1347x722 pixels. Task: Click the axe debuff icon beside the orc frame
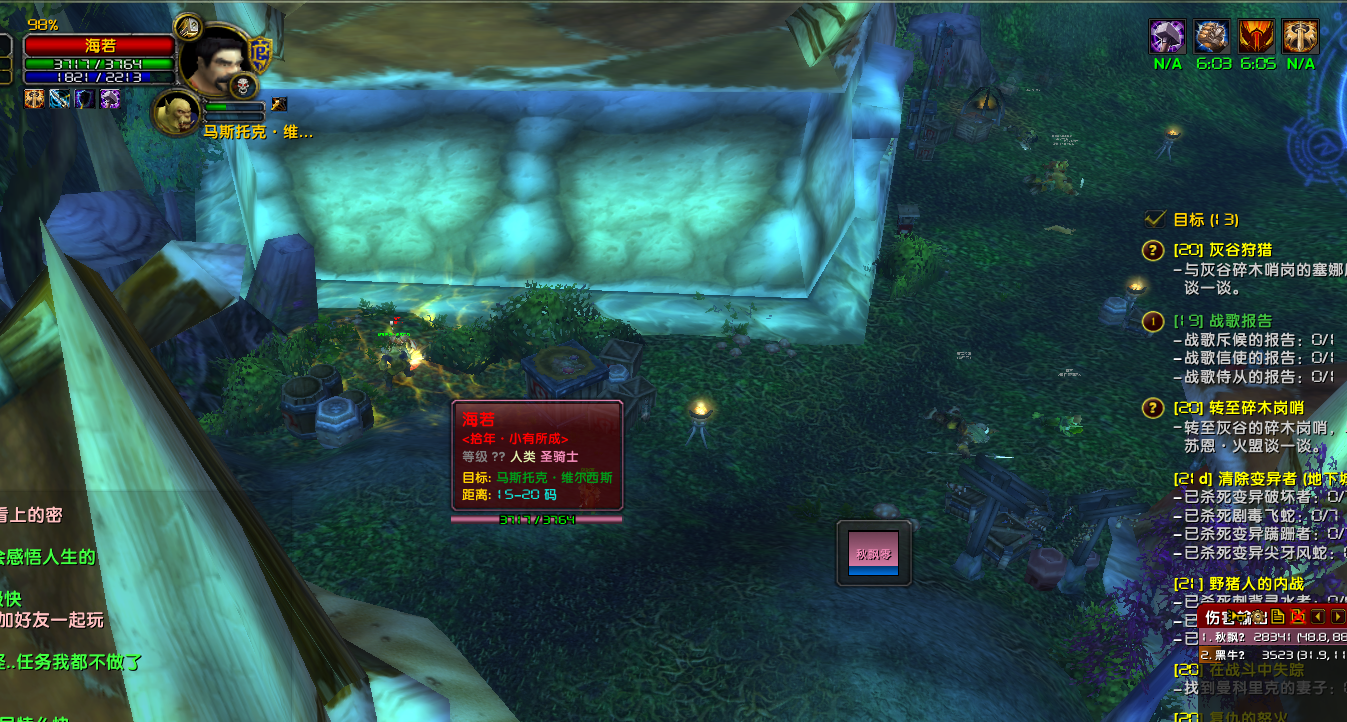pyautogui.click(x=280, y=103)
